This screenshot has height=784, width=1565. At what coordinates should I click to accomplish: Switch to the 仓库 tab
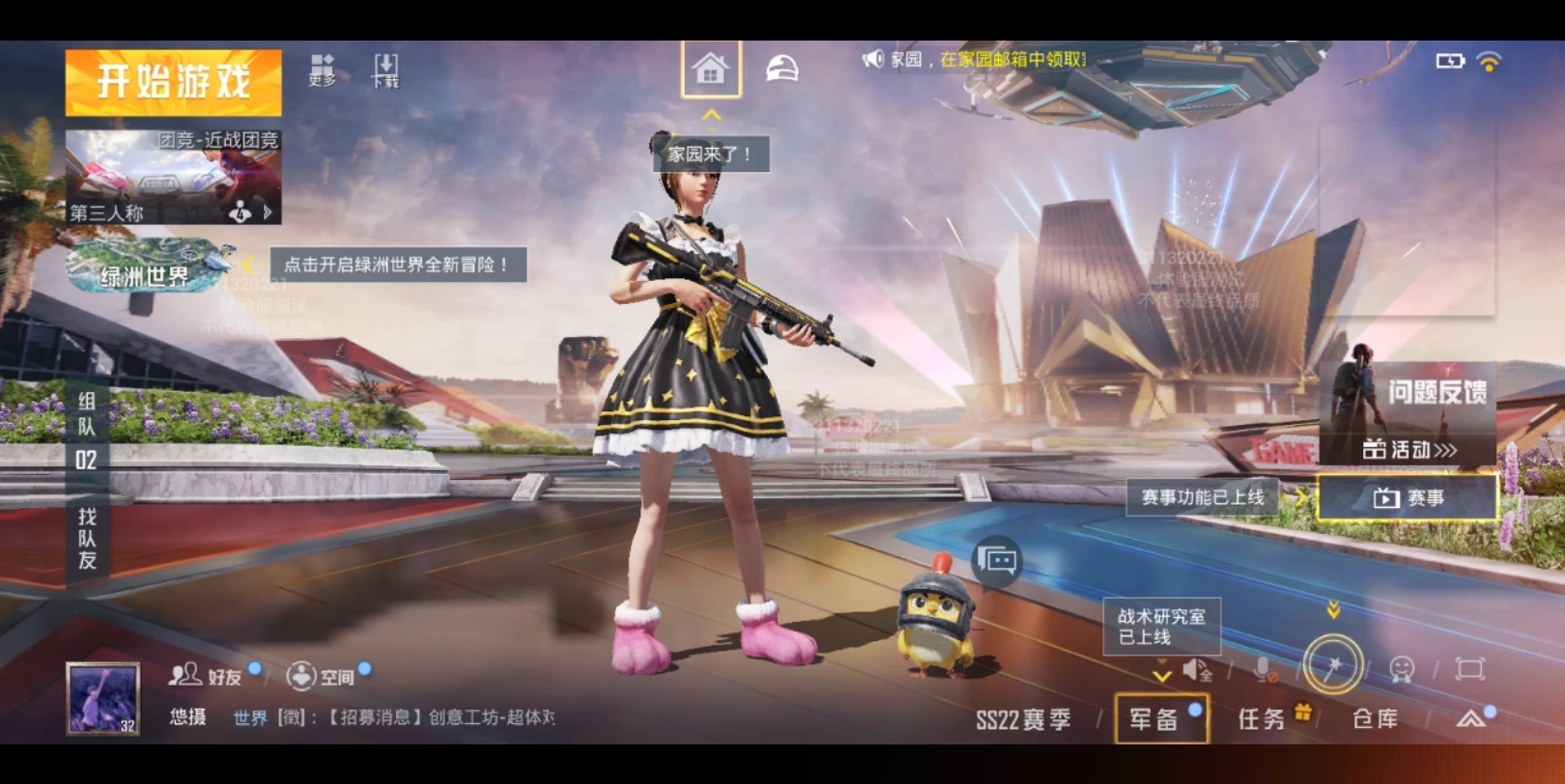tap(1376, 718)
